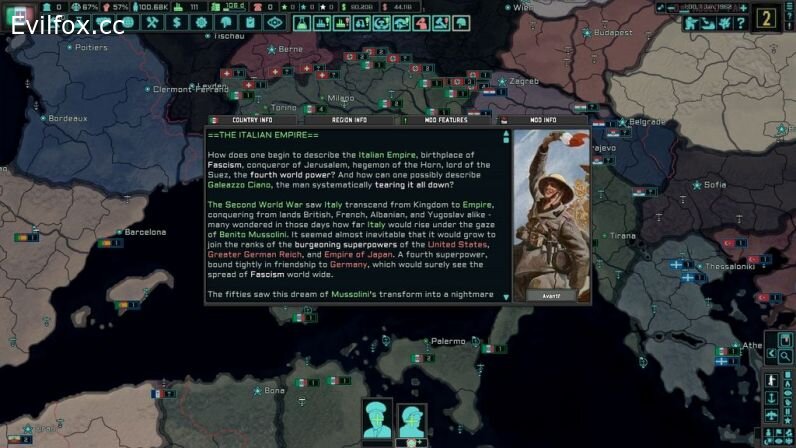The width and height of the screenshot is (796, 448).
Task: Select the second general portrait
Action: click(x=413, y=419)
